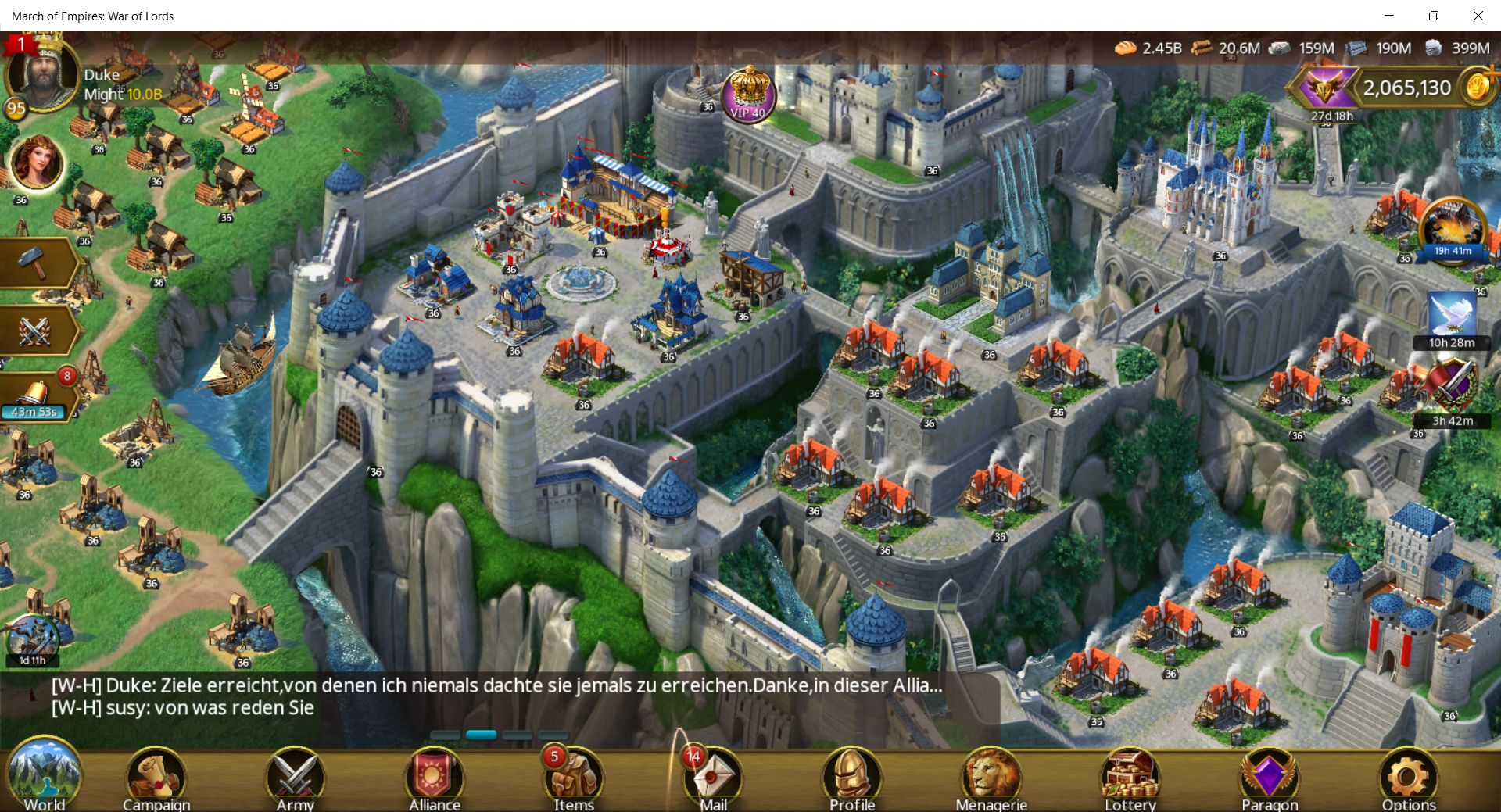The height and width of the screenshot is (812, 1501).
Task: Open the Lottery chest
Action: point(1130,778)
